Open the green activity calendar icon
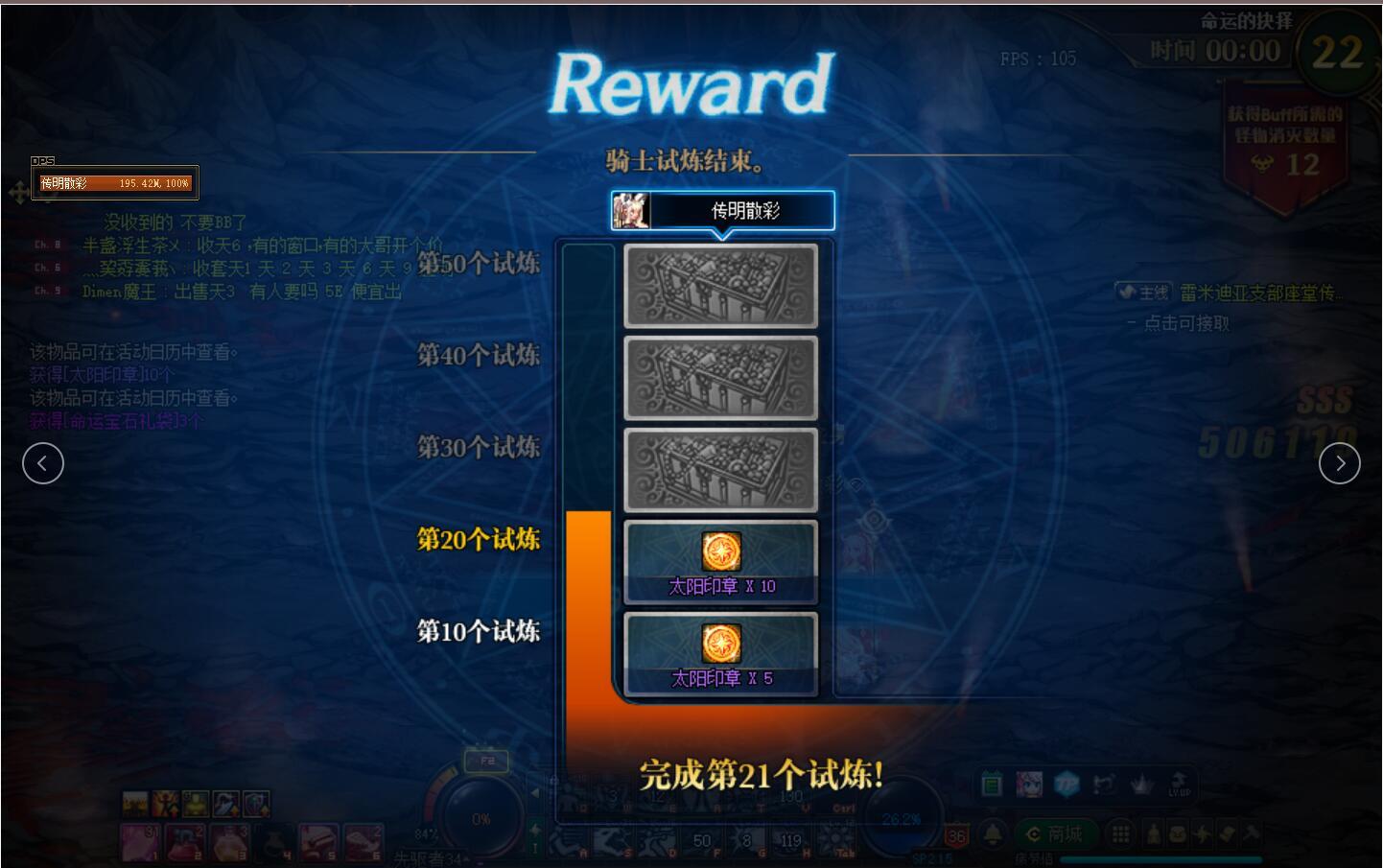 click(993, 785)
